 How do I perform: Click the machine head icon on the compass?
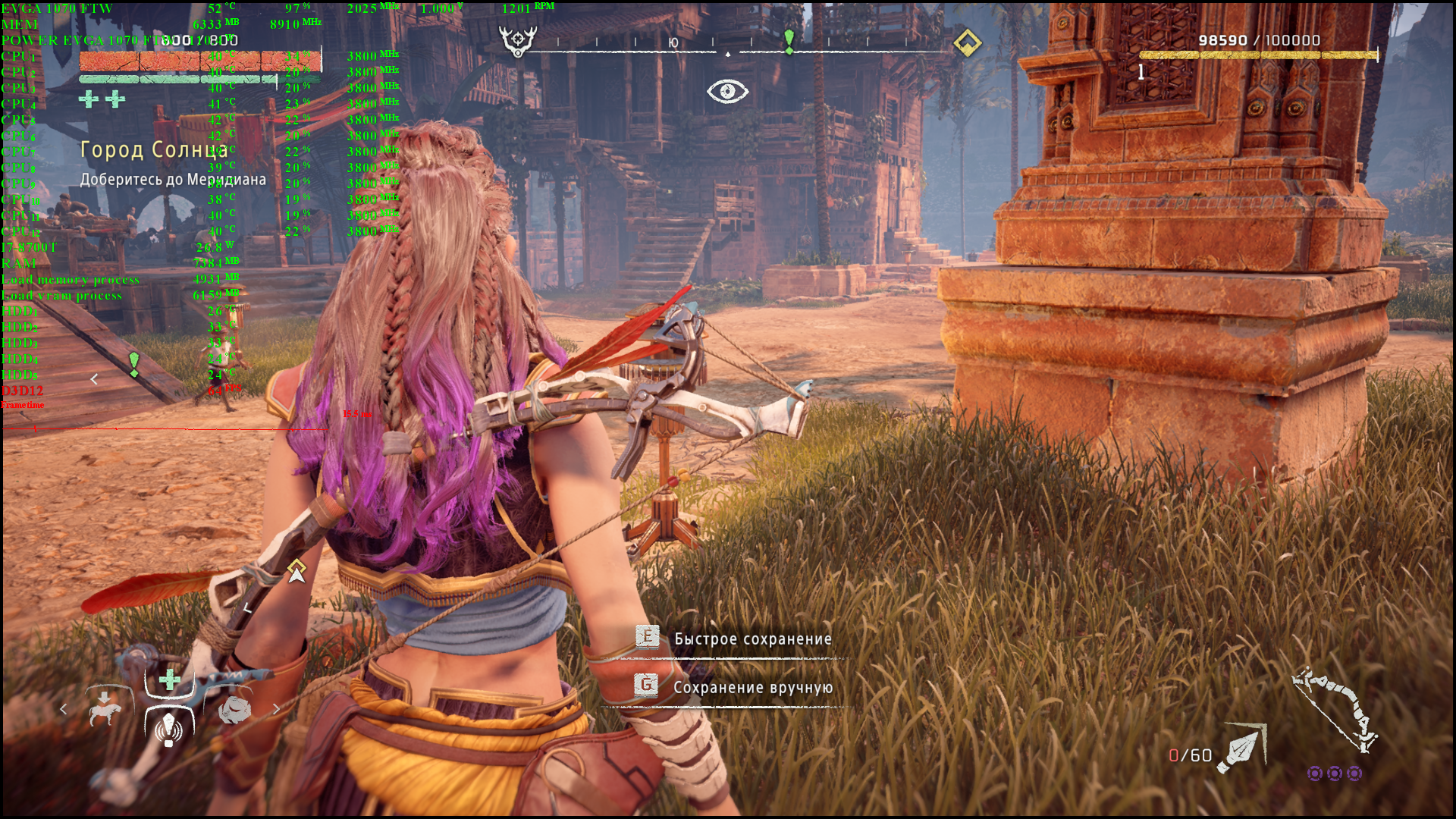518,41
